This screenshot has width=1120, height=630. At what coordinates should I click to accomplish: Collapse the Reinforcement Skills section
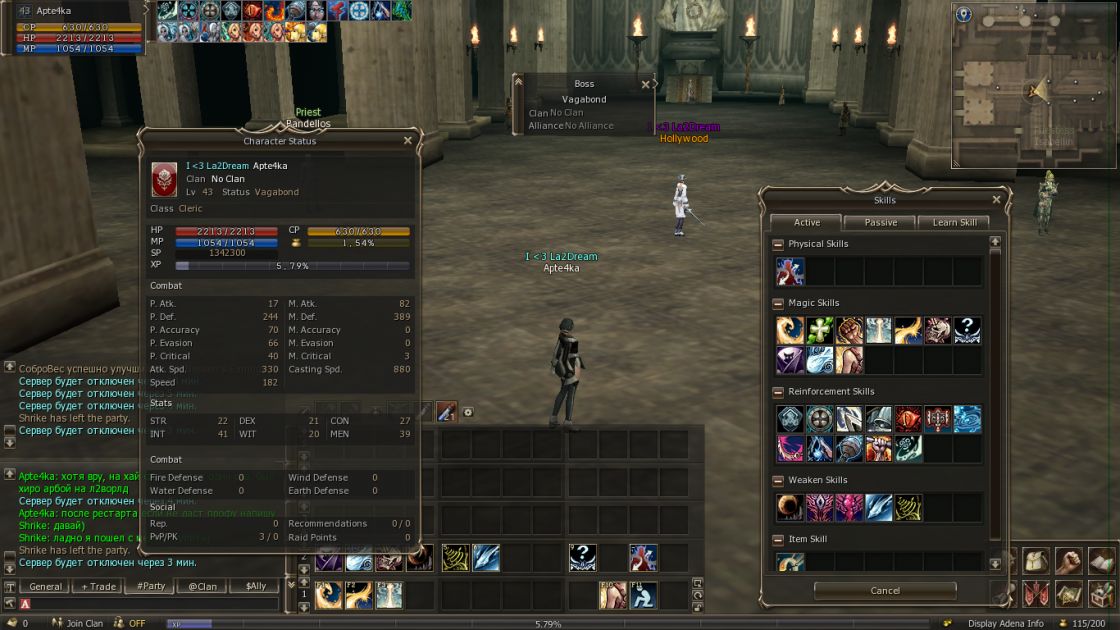pos(779,392)
